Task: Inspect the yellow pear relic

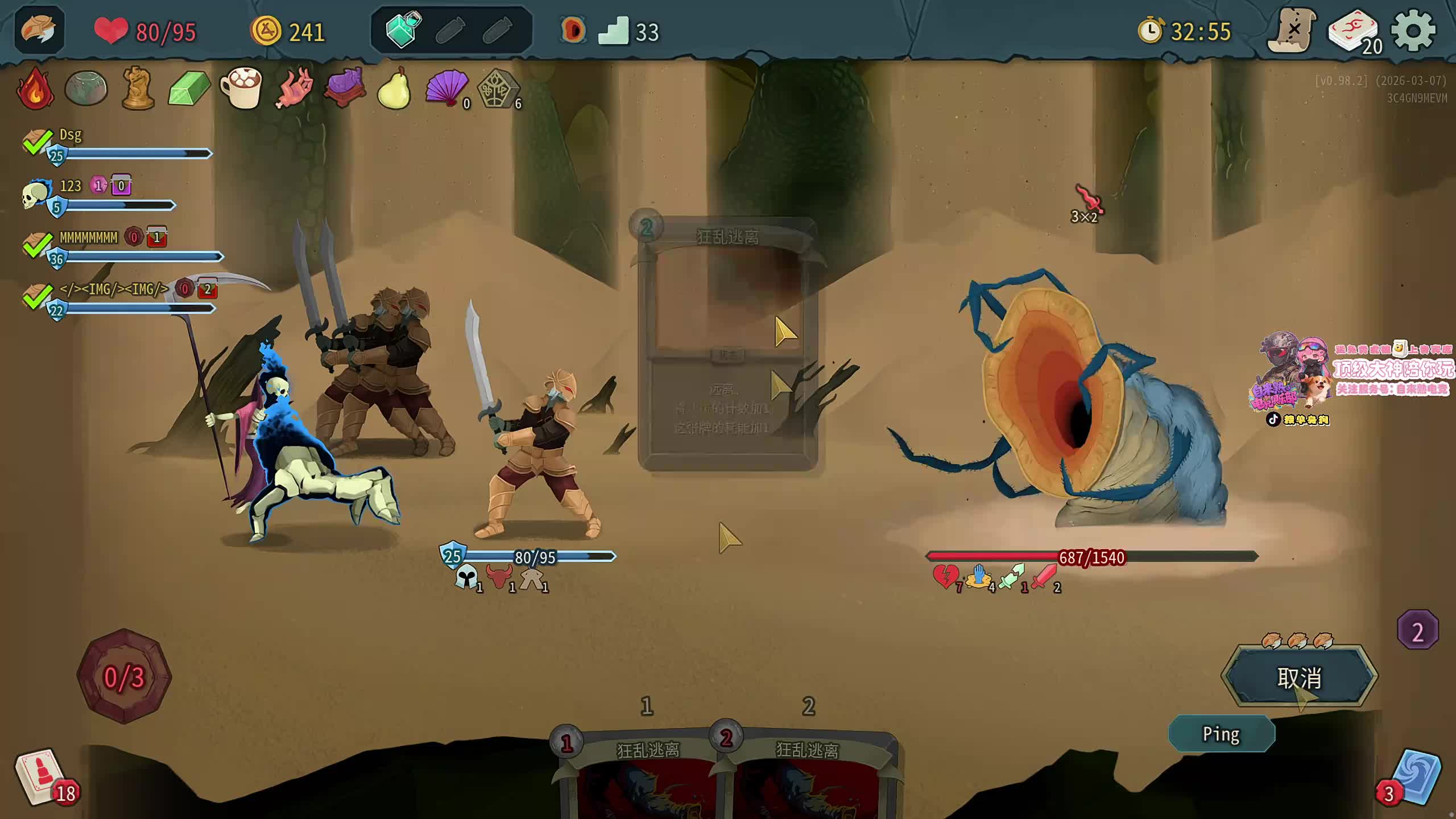Action: point(394,89)
